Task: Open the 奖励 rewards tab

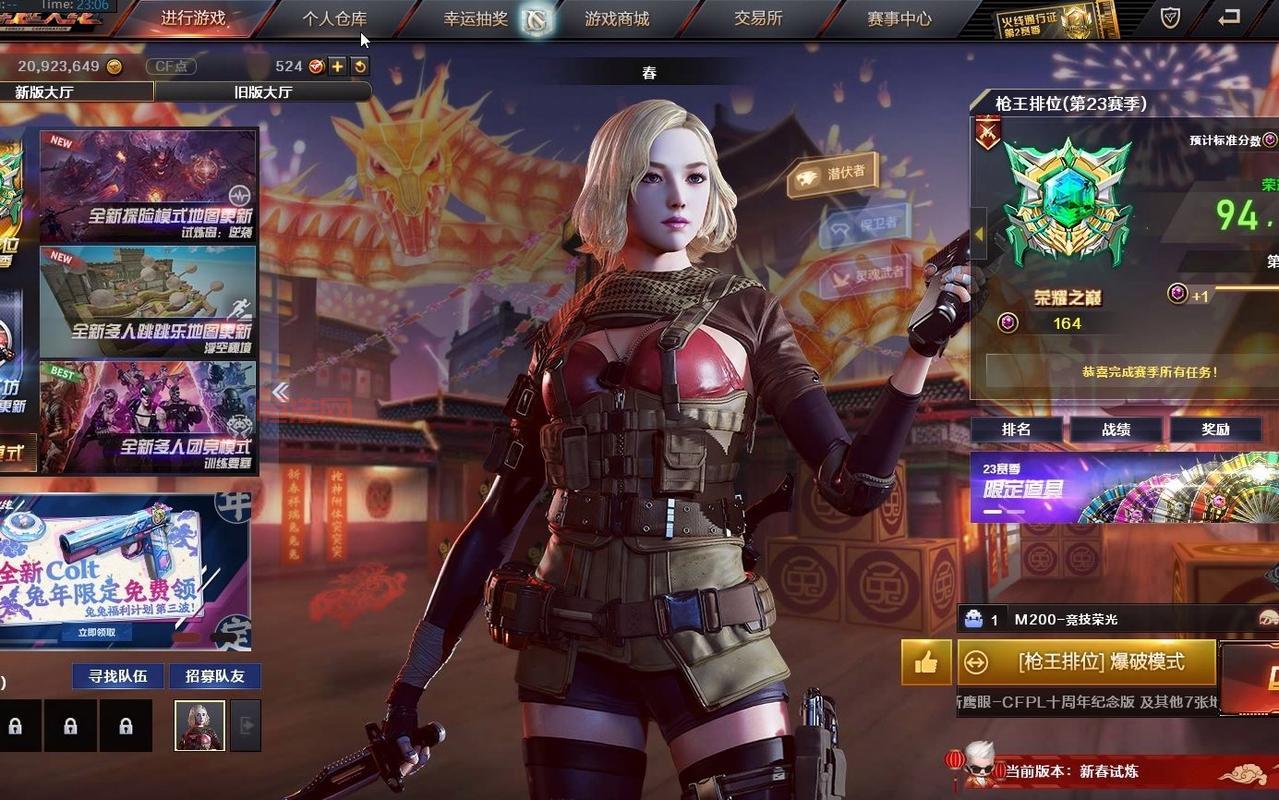Action: point(1216,429)
